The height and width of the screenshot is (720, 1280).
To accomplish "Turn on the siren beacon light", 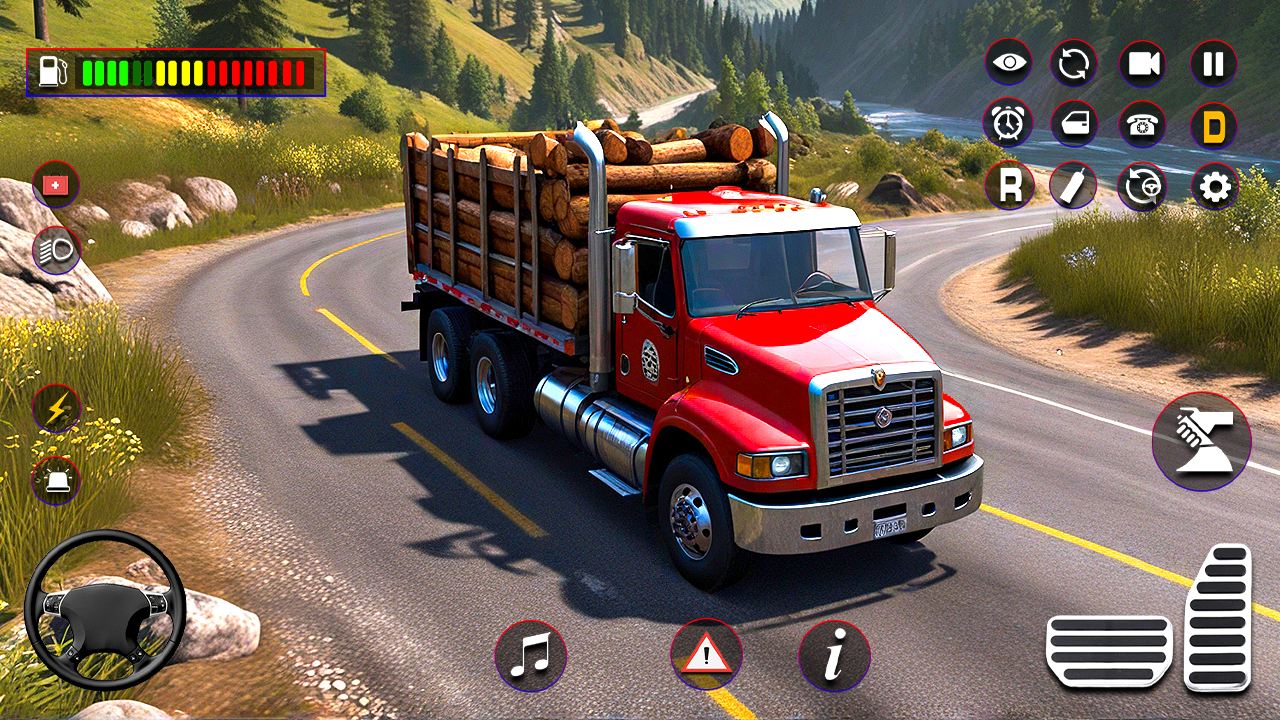I will click(x=56, y=481).
